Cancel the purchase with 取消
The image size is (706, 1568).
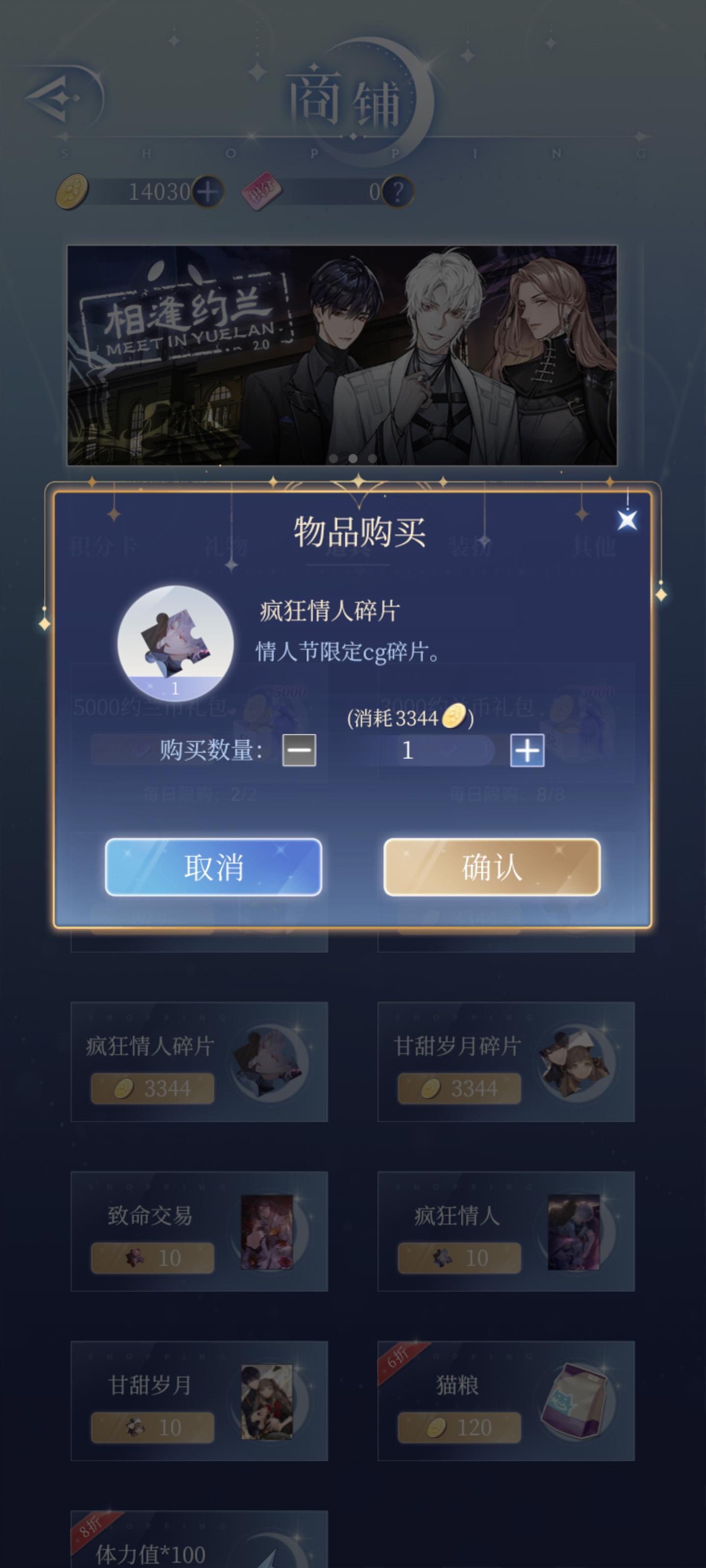click(x=214, y=867)
